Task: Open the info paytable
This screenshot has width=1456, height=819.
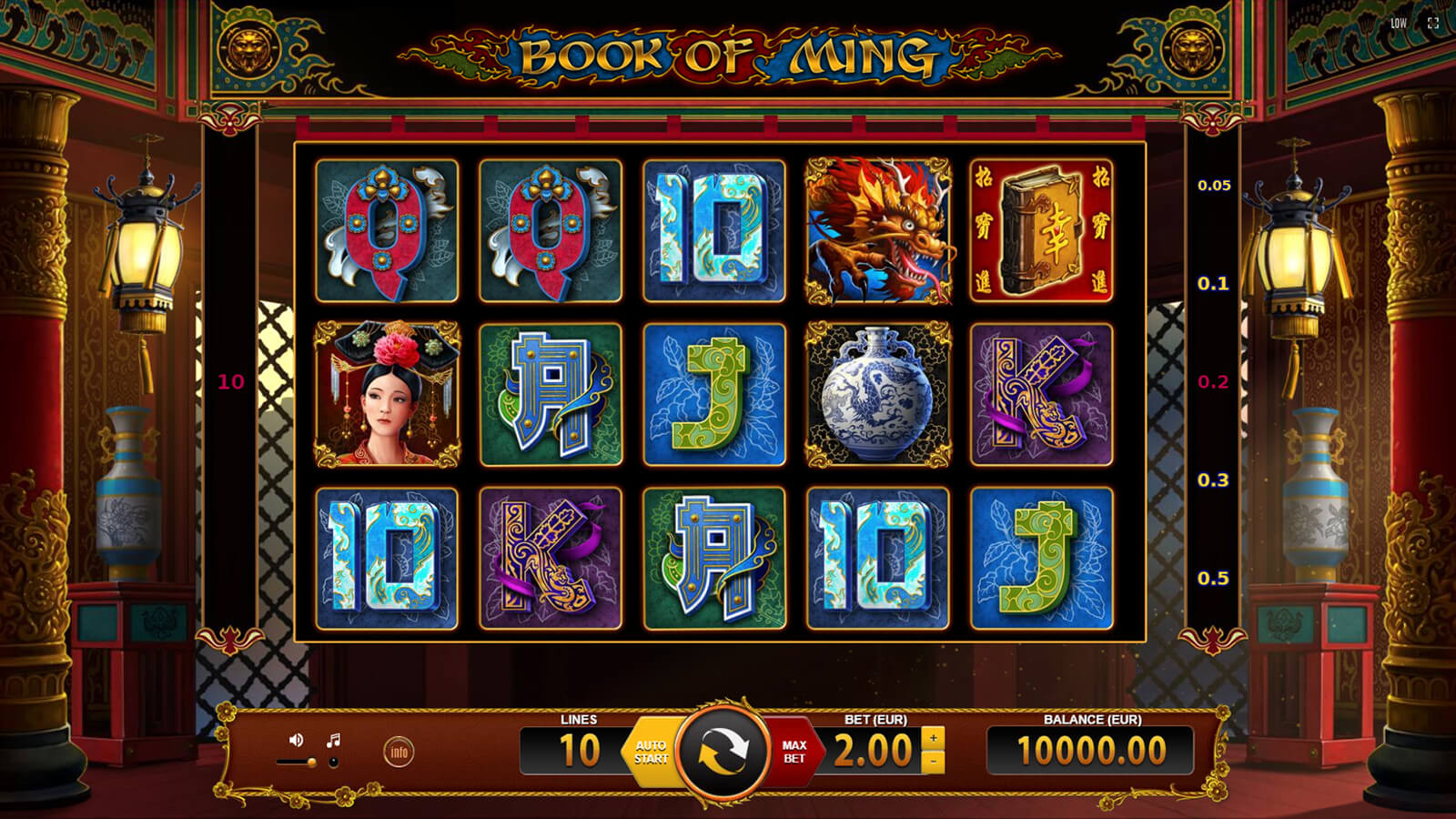Action: coord(399,752)
